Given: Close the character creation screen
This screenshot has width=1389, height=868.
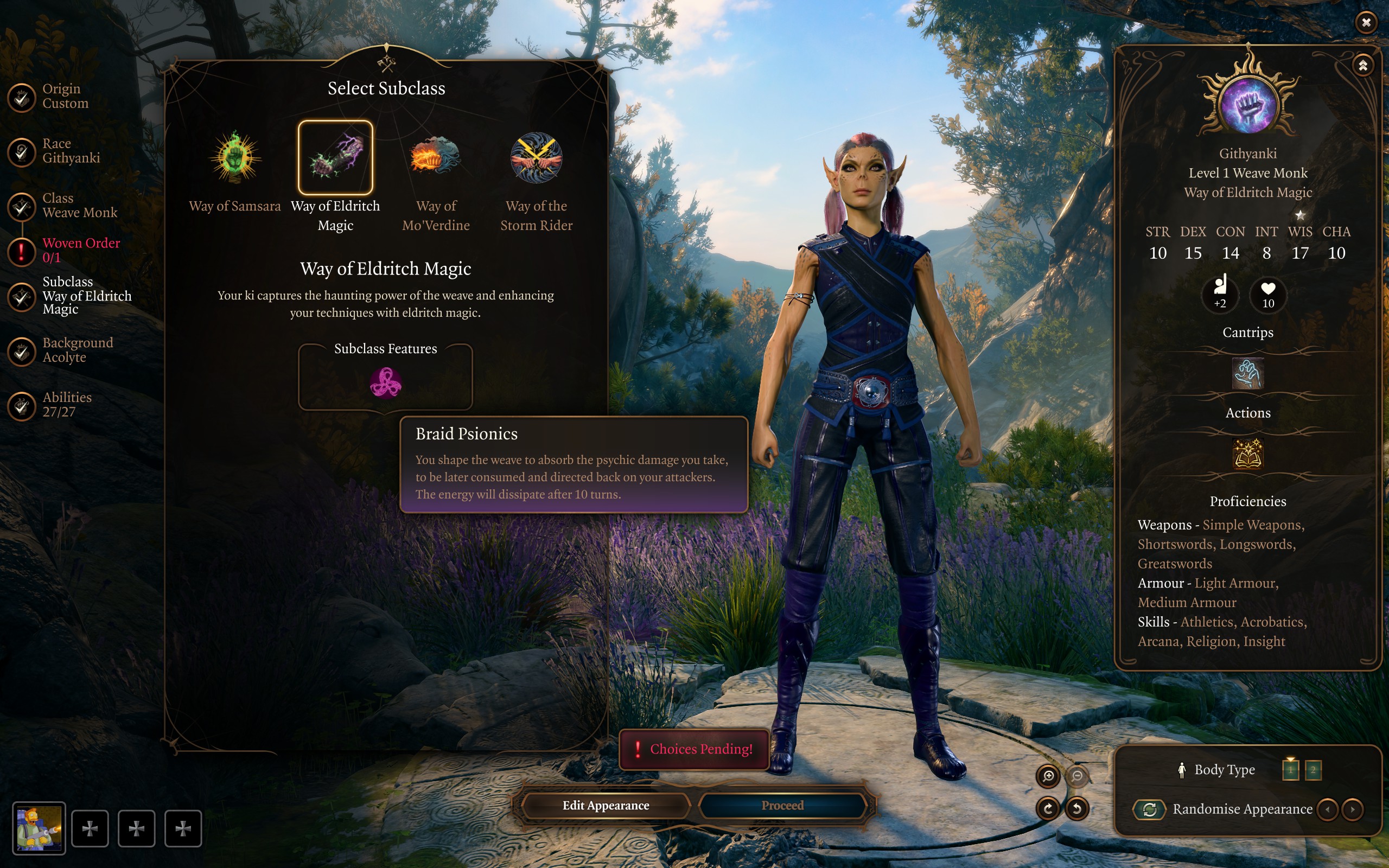Looking at the screenshot, I should [1366, 22].
